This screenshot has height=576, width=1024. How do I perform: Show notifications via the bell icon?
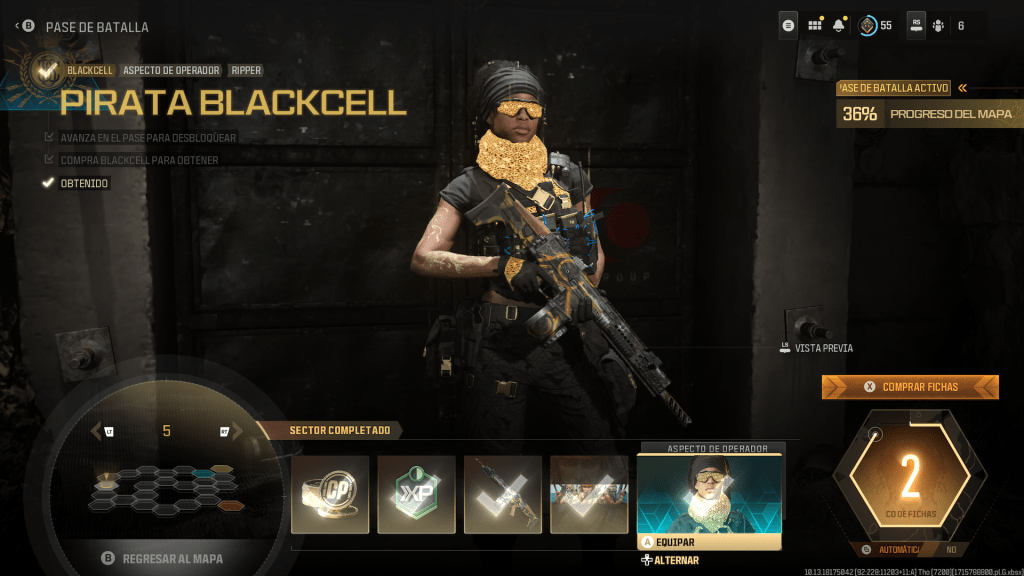point(838,26)
